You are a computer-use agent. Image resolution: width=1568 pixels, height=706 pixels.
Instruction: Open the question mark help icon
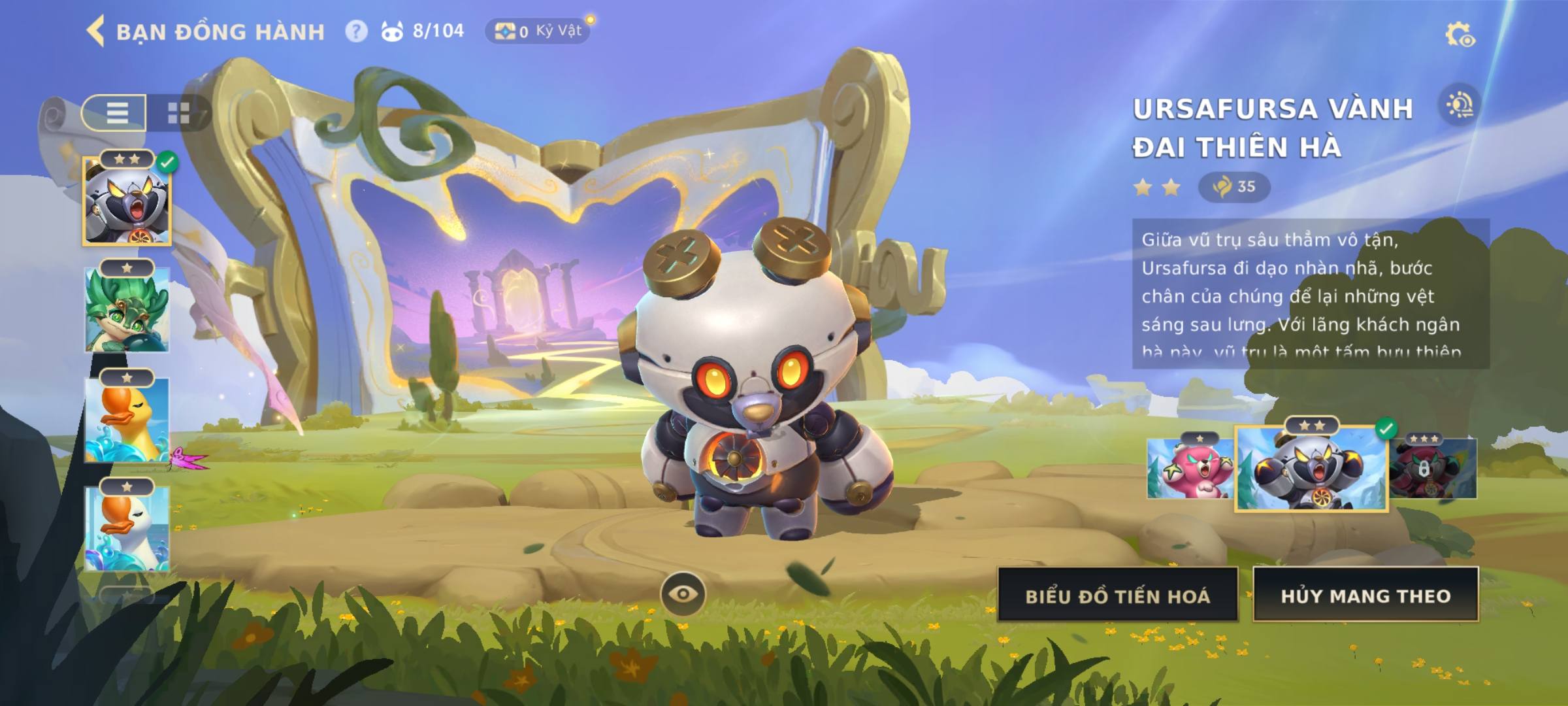click(356, 31)
